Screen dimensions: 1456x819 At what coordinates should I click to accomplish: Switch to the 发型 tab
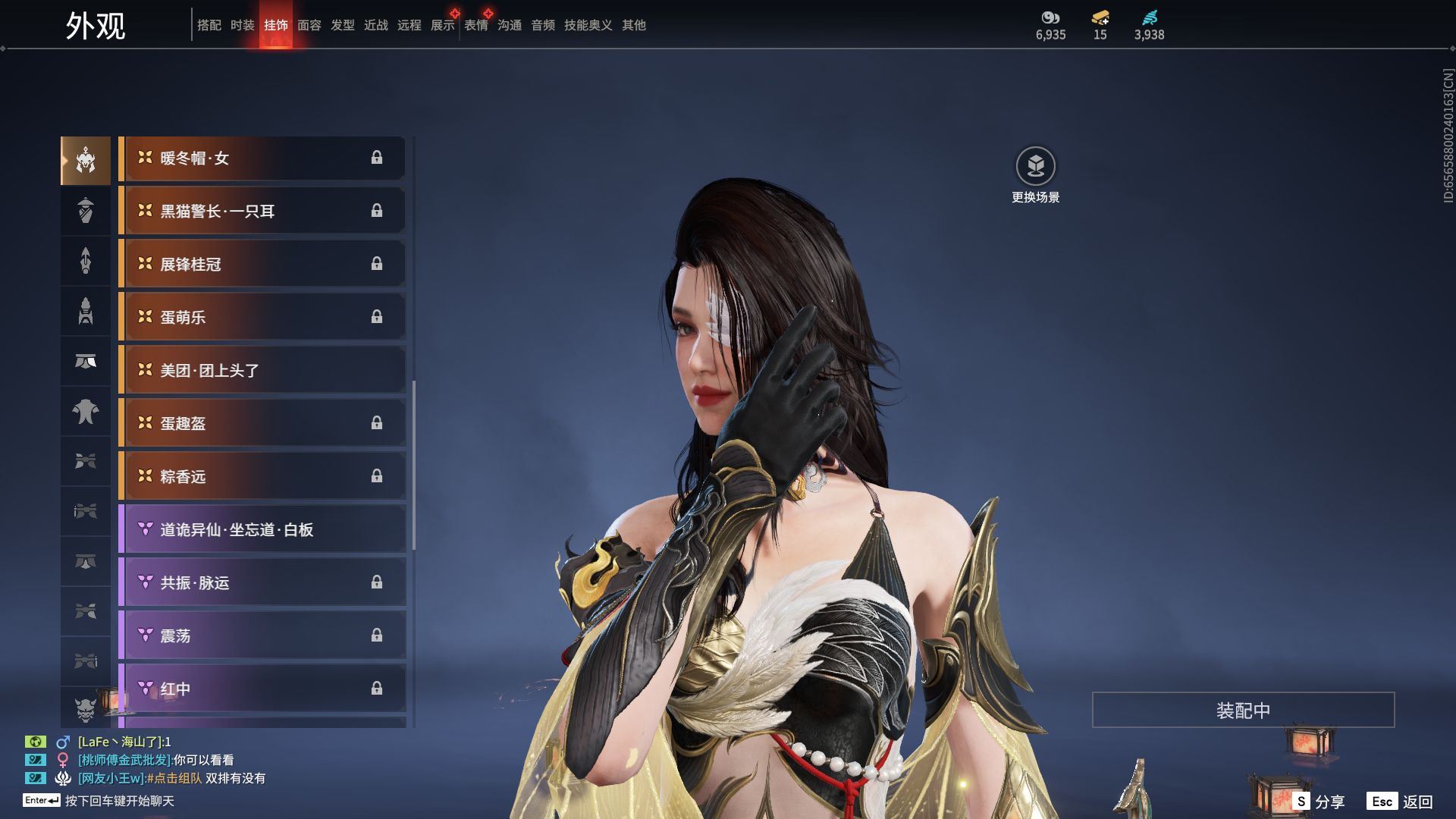point(343,25)
